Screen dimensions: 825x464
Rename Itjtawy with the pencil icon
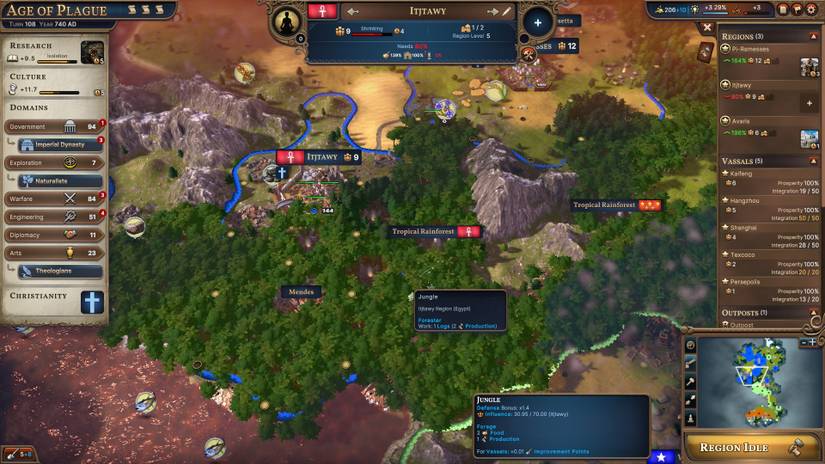pos(507,11)
